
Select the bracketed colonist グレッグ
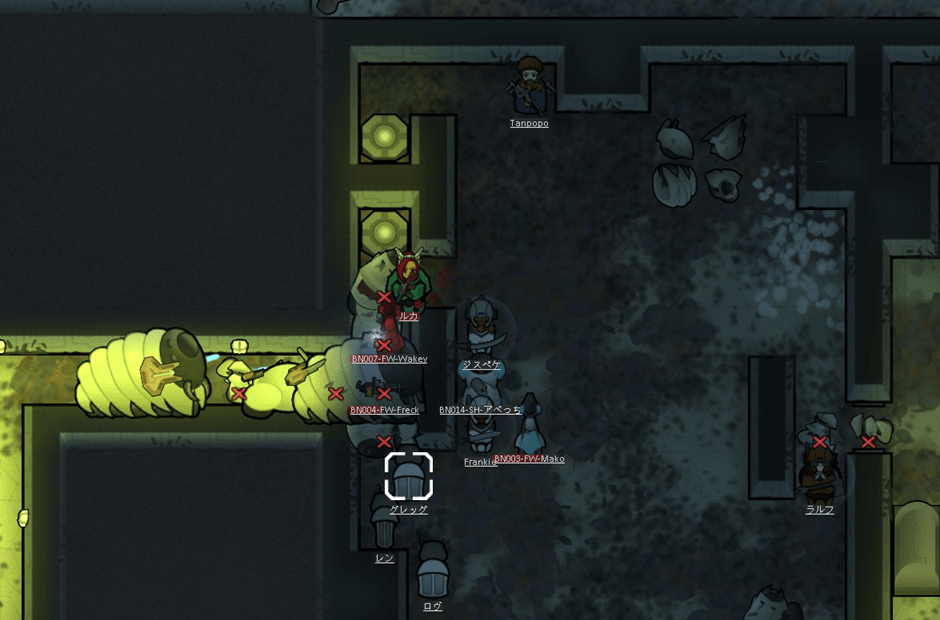pos(408,477)
